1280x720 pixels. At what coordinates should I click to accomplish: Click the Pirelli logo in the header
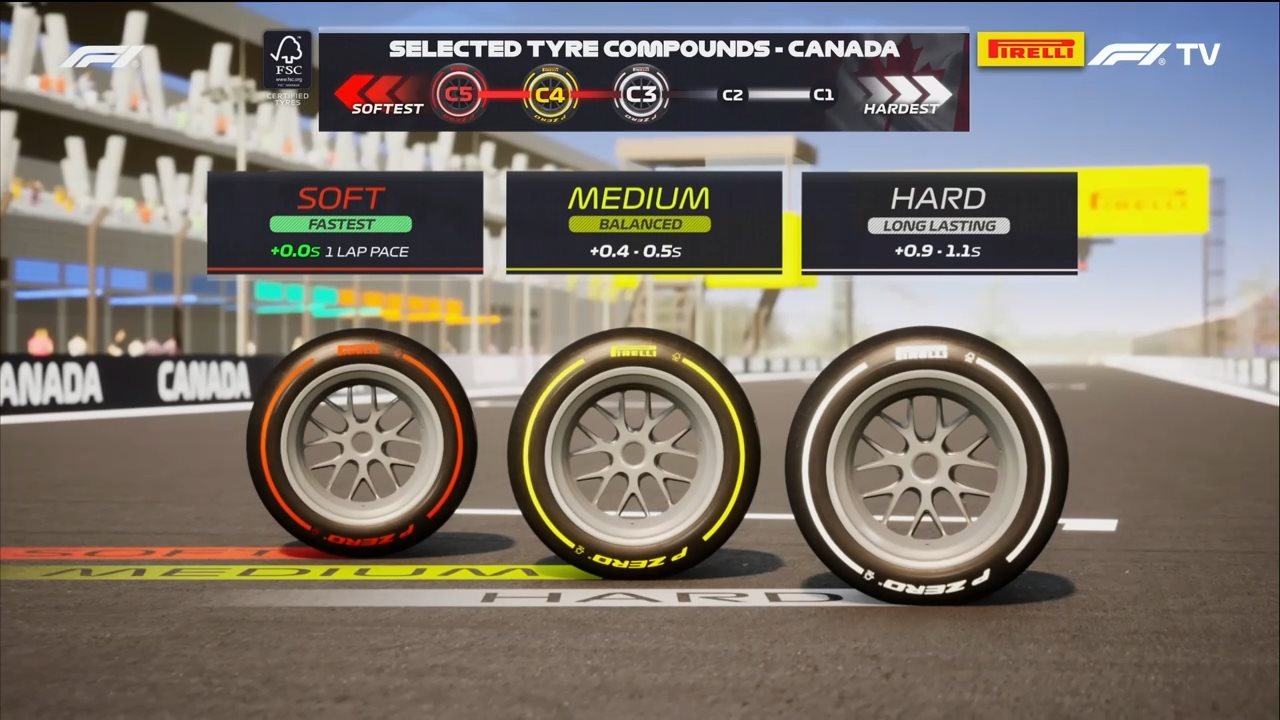(1030, 50)
